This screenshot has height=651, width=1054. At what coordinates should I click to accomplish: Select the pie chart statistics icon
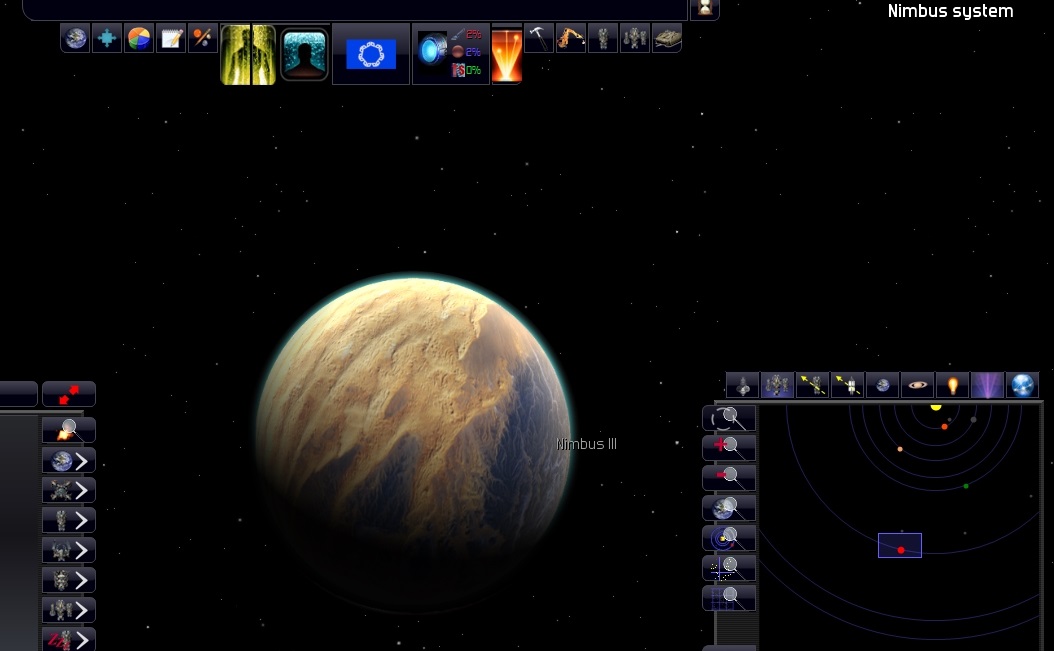point(139,39)
